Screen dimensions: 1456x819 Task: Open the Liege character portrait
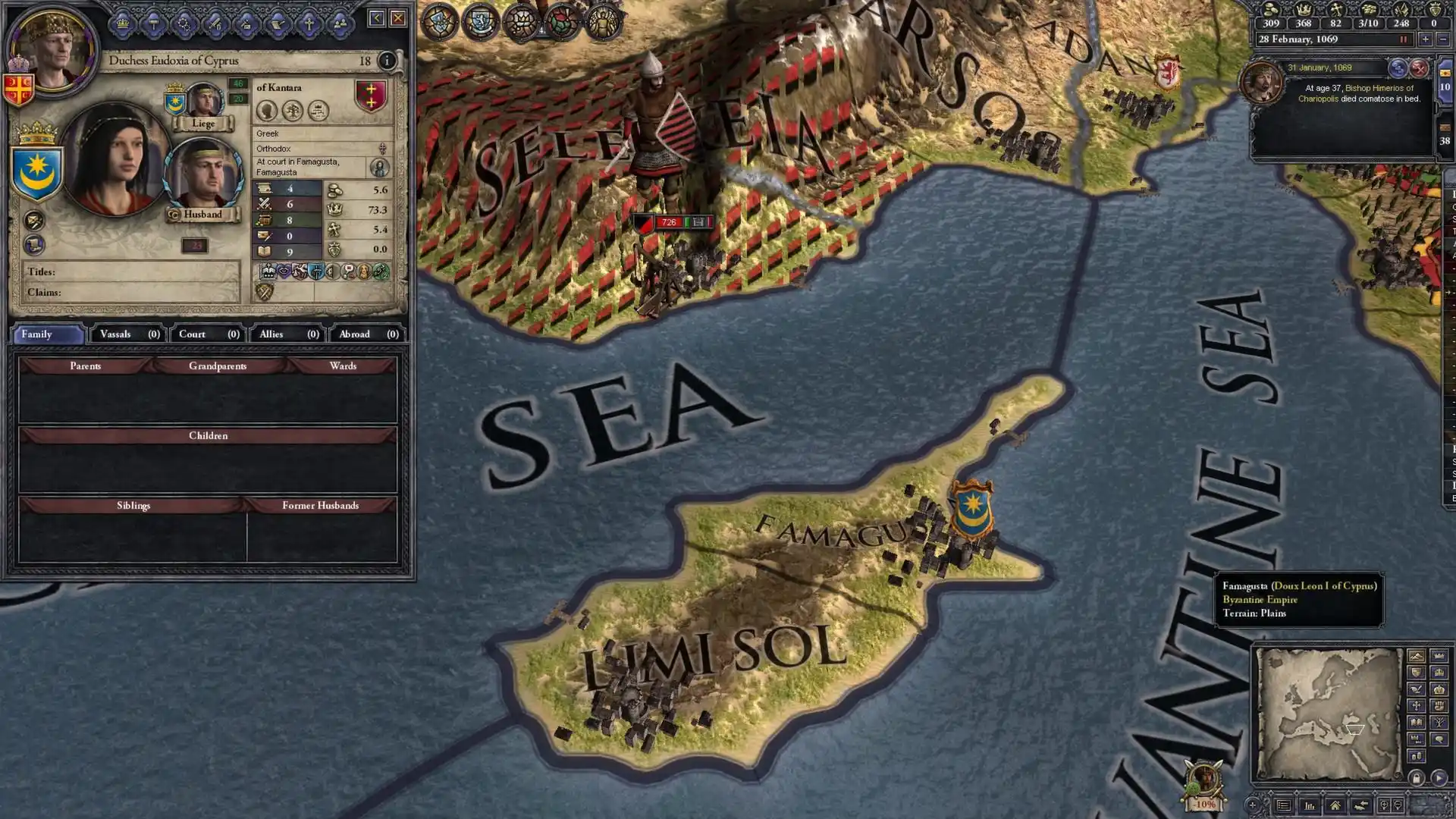(203, 101)
